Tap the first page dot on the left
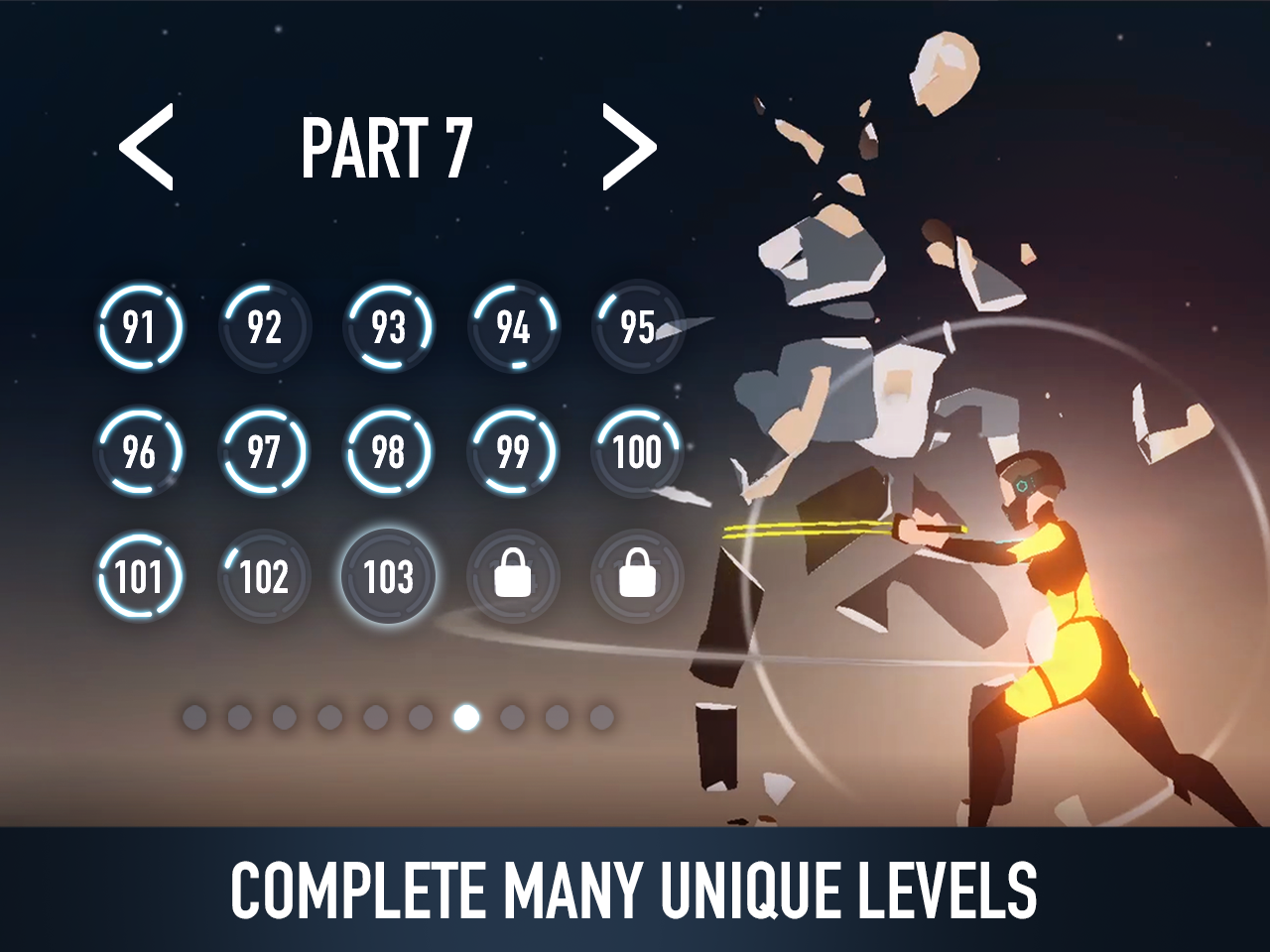This screenshot has width=1270, height=952. (x=196, y=715)
